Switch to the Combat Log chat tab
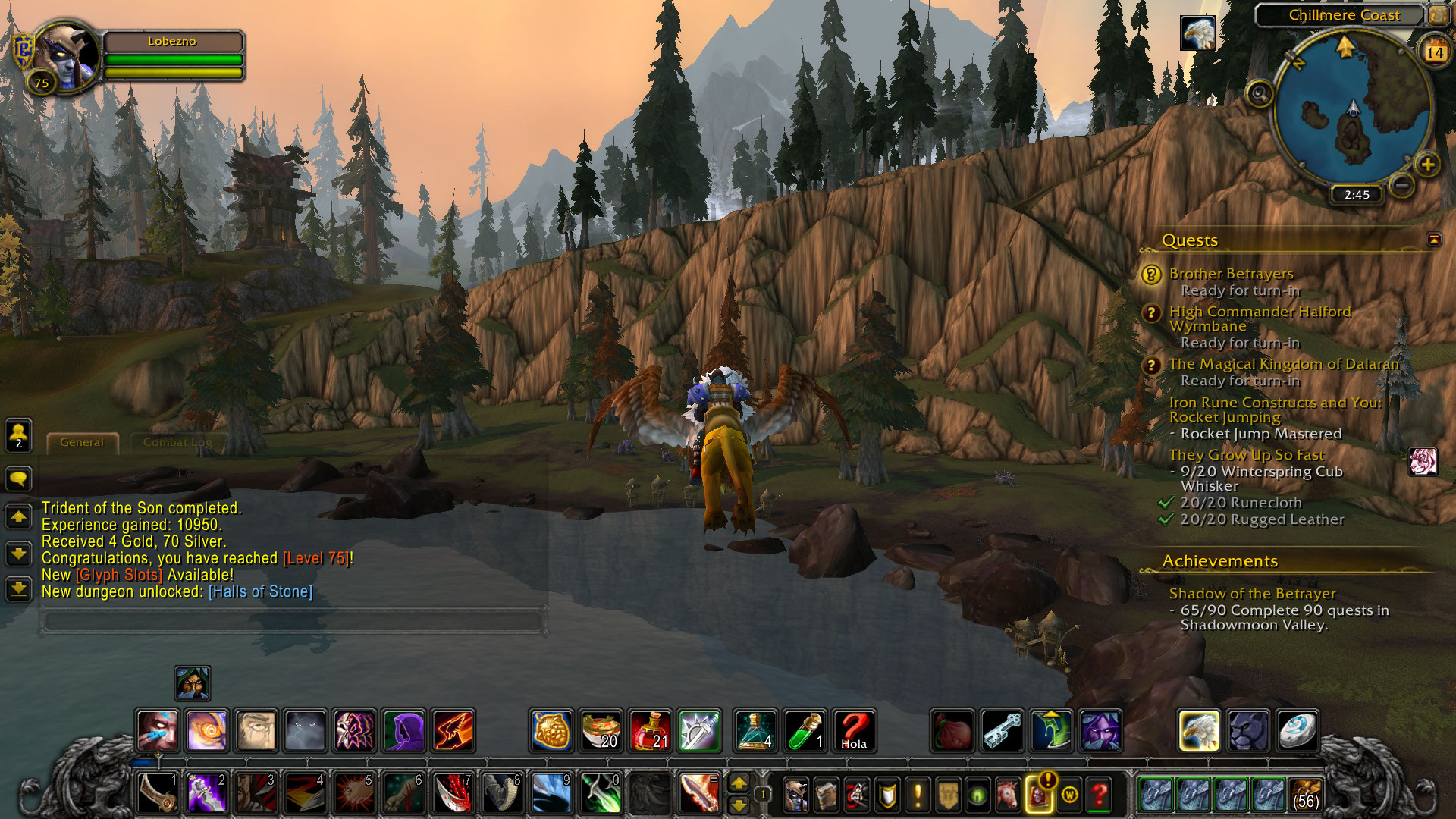This screenshot has width=1456, height=819. (177, 442)
